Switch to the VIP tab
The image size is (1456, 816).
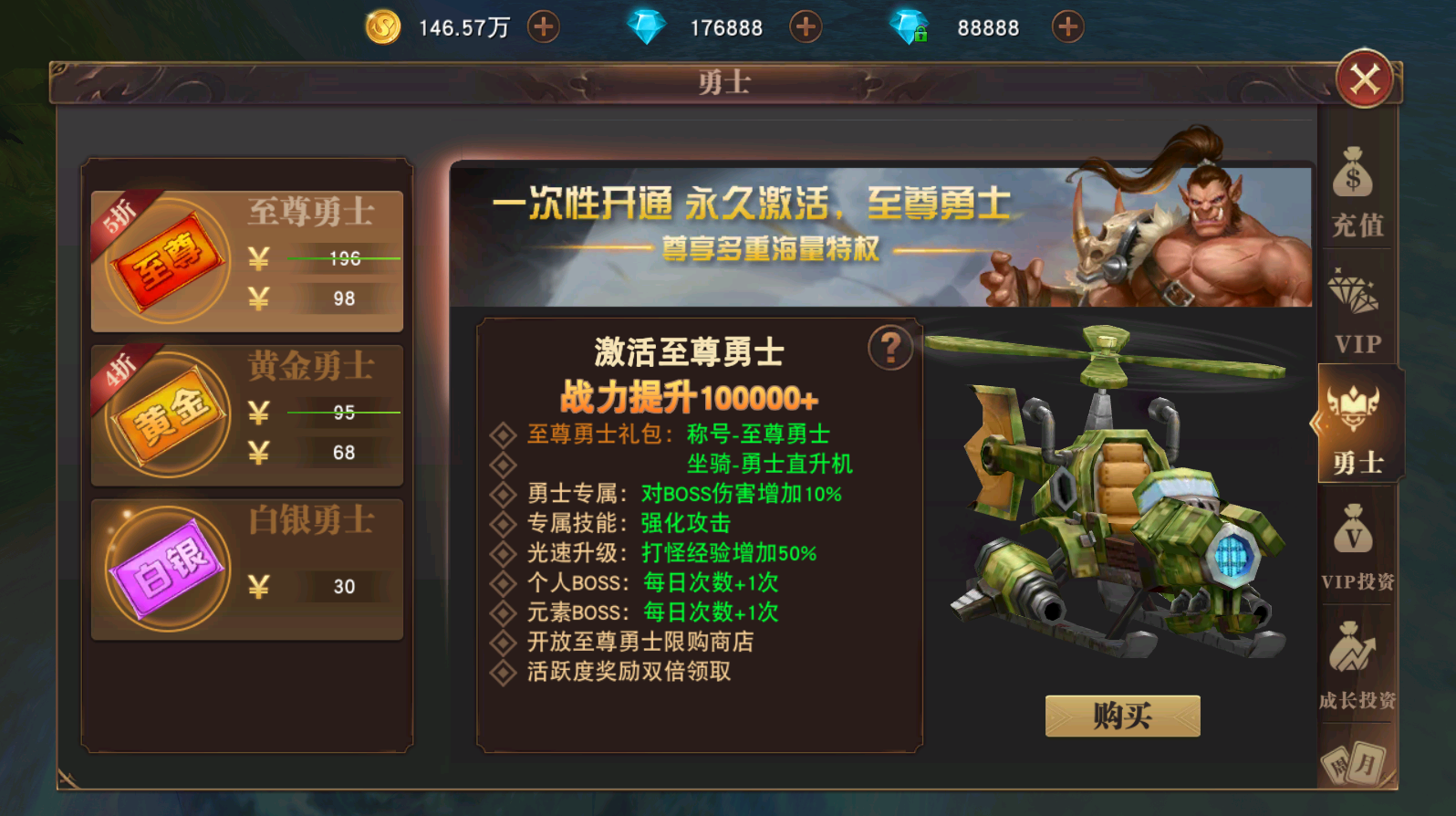(1356, 315)
